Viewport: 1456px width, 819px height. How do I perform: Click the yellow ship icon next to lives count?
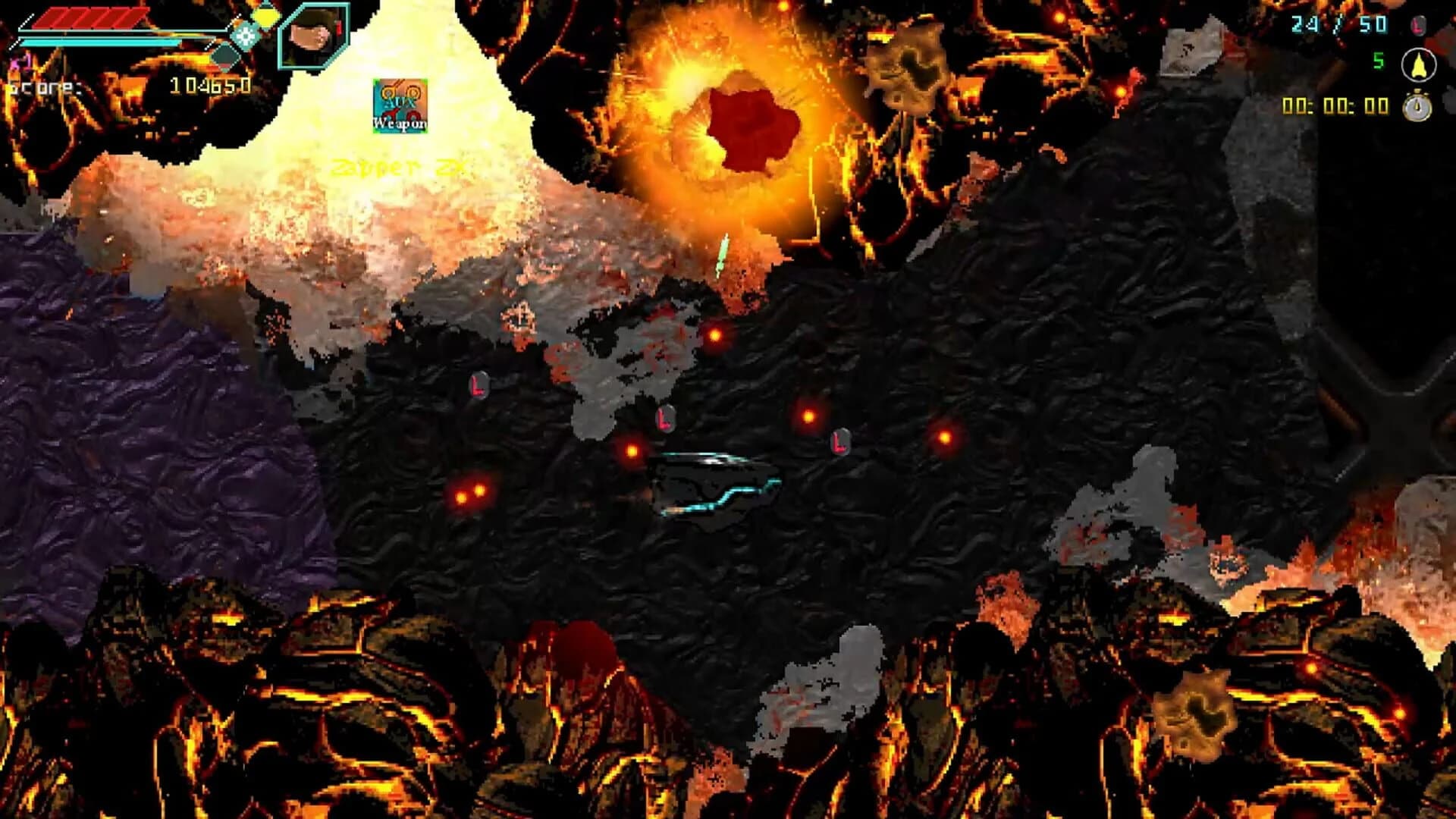(x=1417, y=63)
